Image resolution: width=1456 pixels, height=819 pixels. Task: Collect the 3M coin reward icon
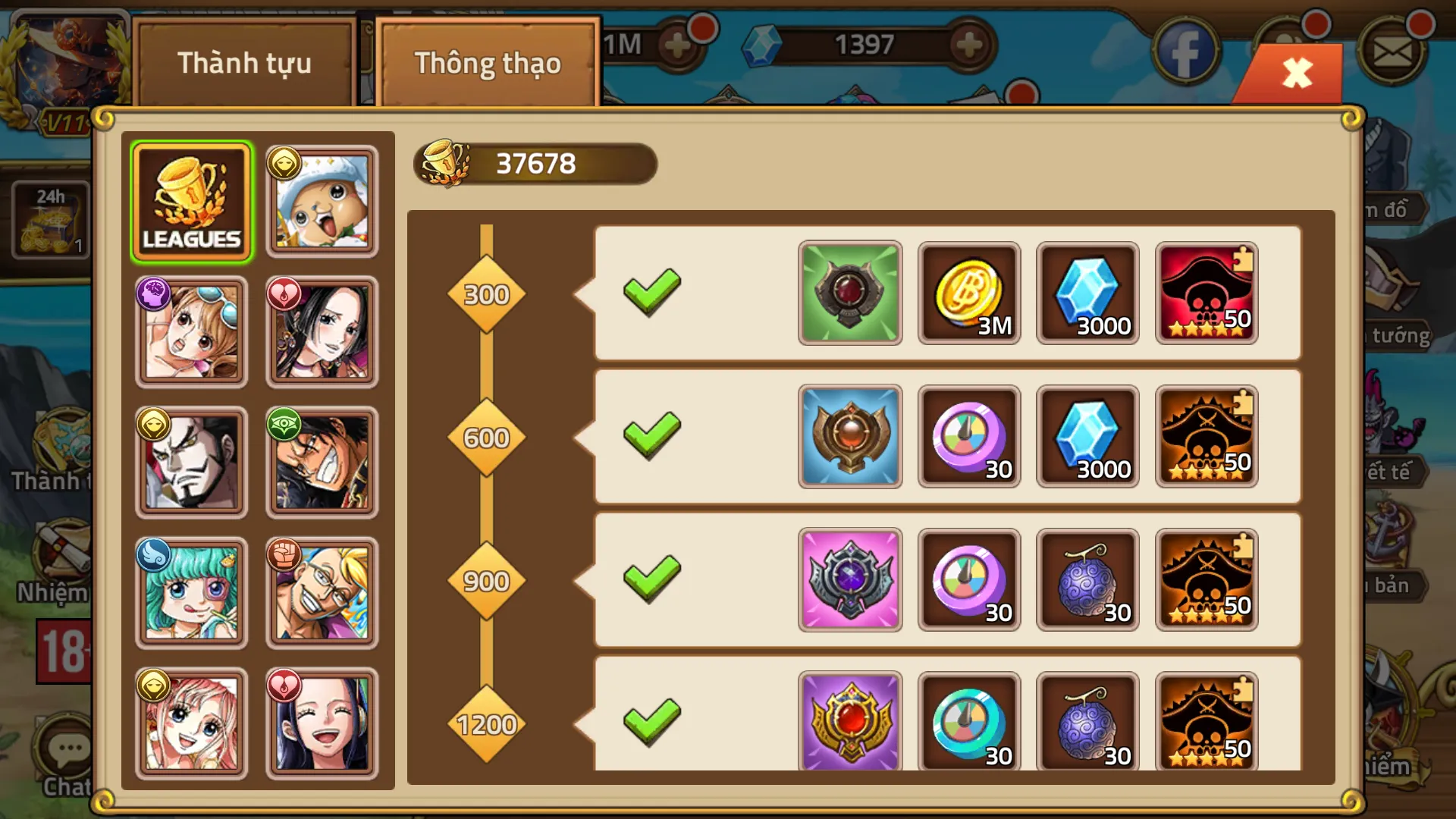[969, 292]
